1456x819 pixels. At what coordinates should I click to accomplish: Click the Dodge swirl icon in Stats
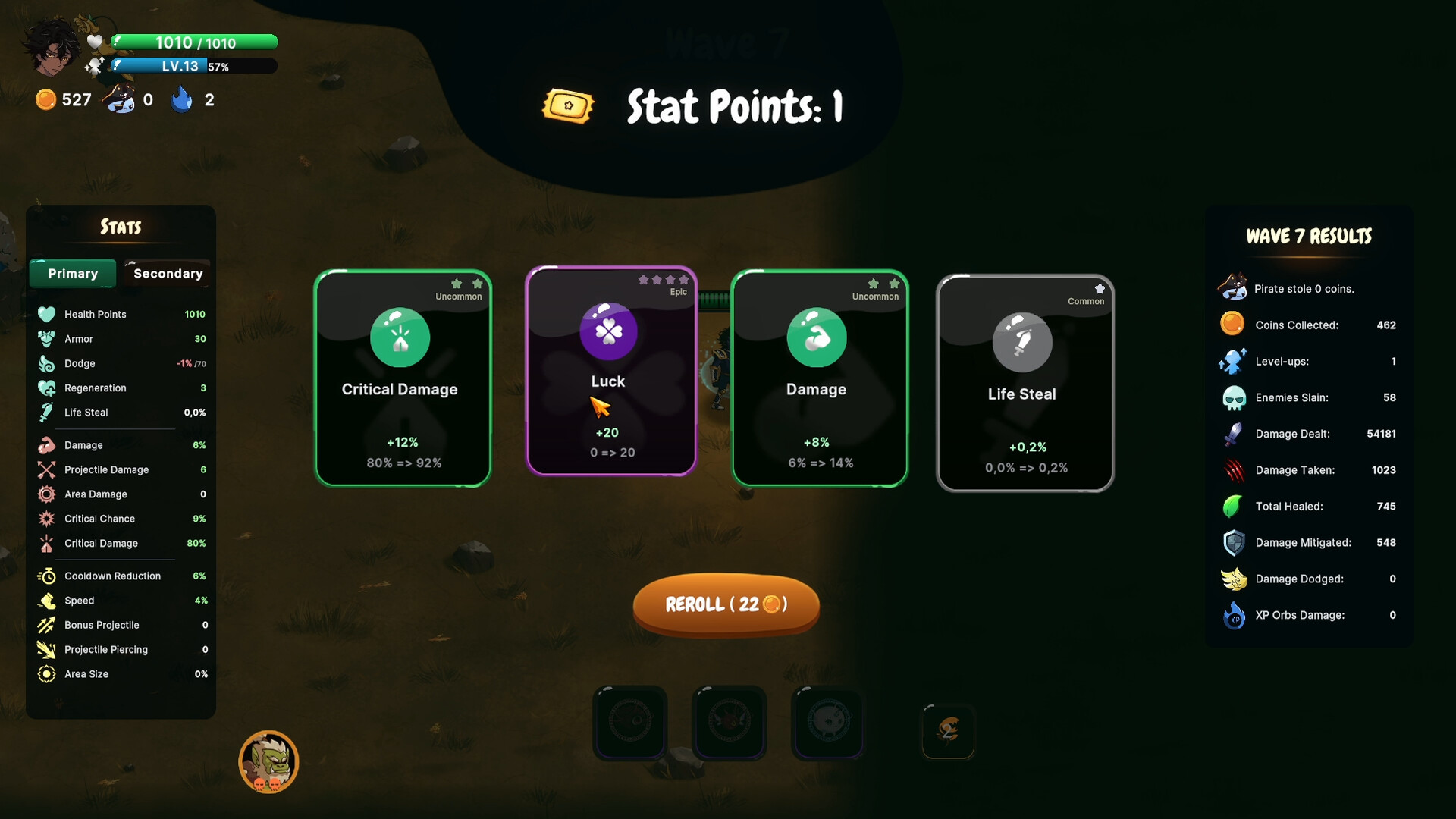click(x=47, y=363)
